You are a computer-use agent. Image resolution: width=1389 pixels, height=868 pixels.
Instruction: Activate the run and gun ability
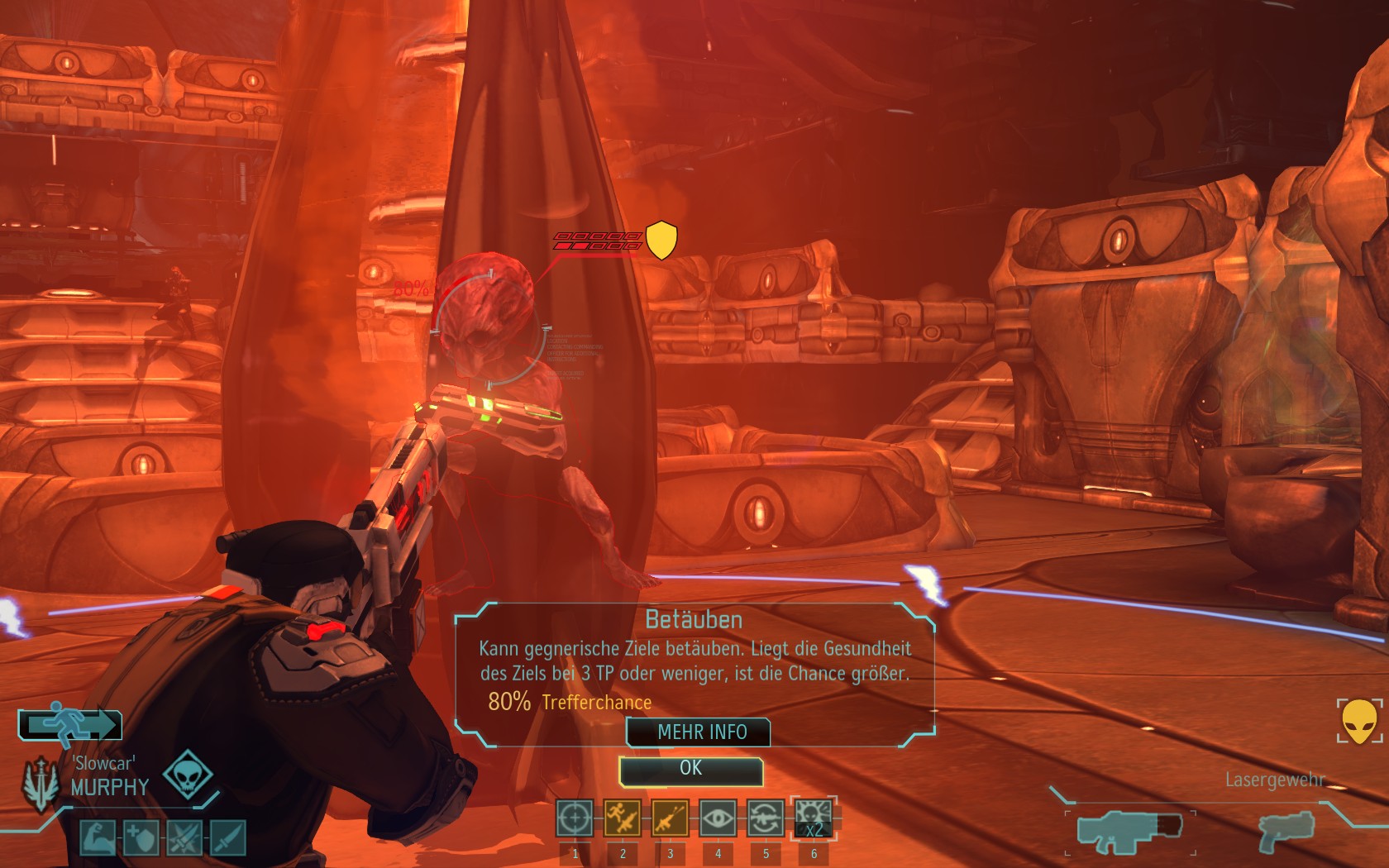pyautogui.click(x=622, y=818)
